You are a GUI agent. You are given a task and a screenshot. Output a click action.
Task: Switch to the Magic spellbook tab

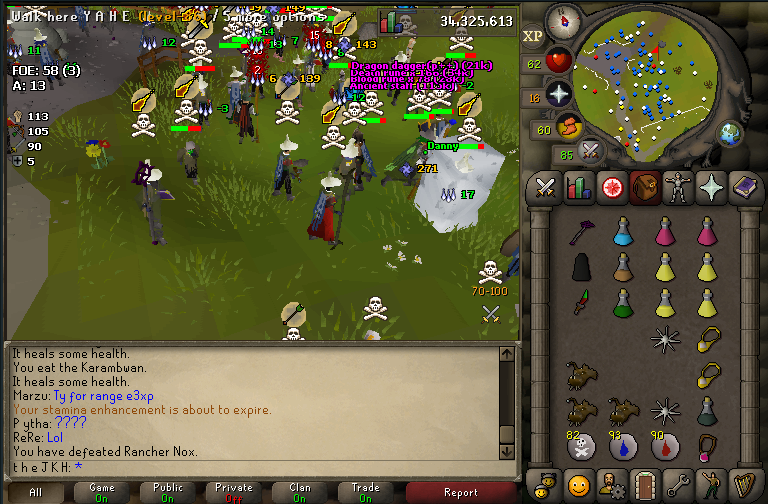(x=744, y=187)
